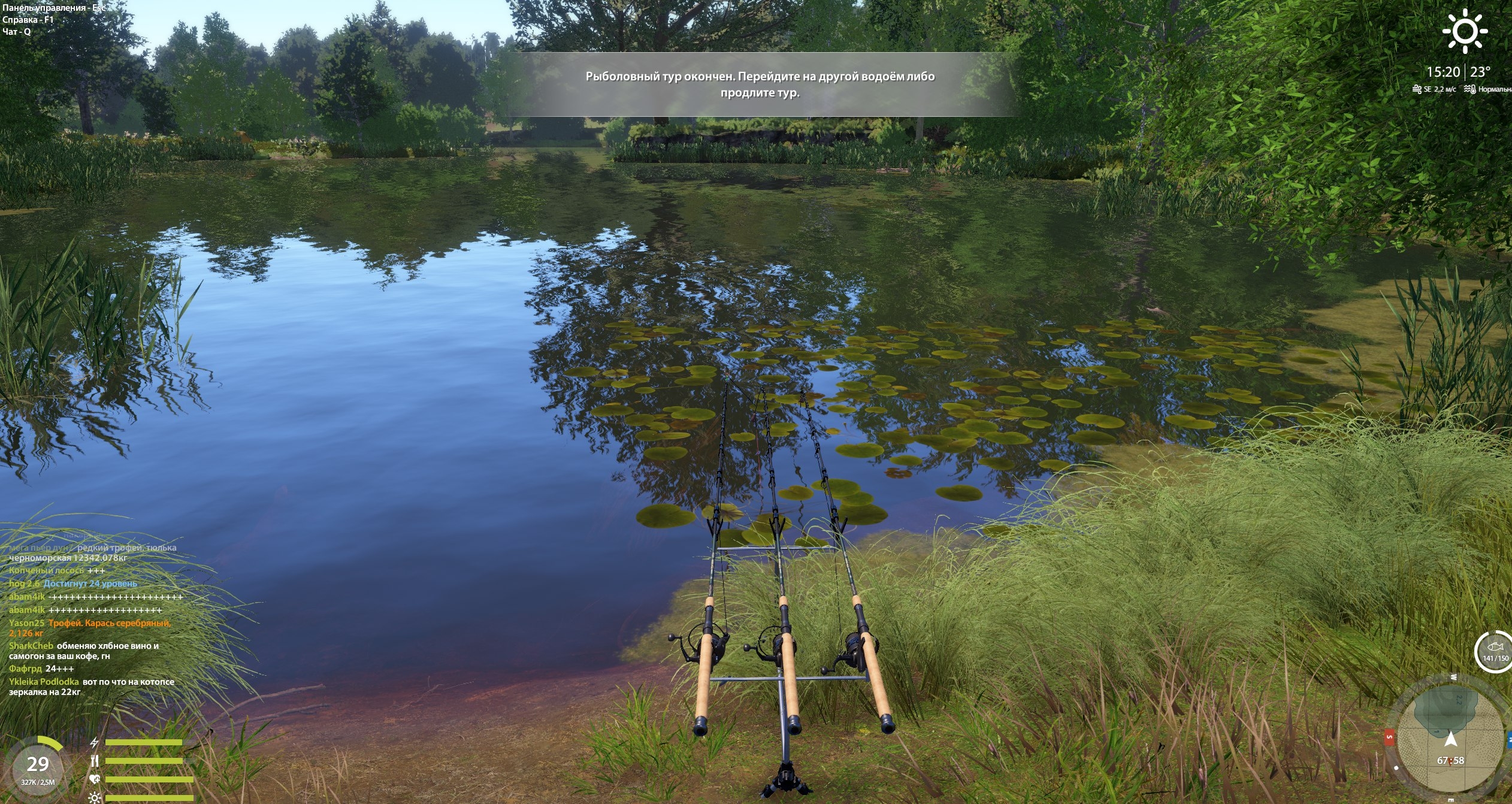Select the Фафгрд player name in chat

point(25,669)
